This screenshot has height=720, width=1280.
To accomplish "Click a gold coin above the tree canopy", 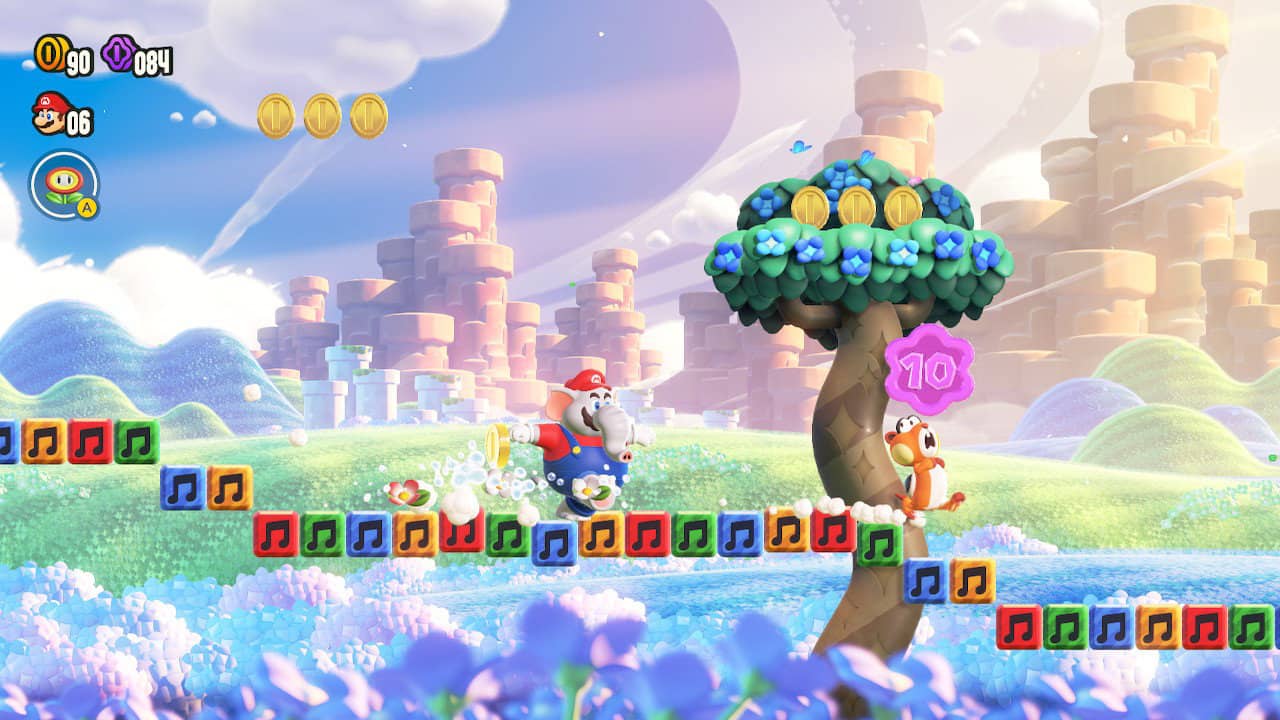I will 856,205.
